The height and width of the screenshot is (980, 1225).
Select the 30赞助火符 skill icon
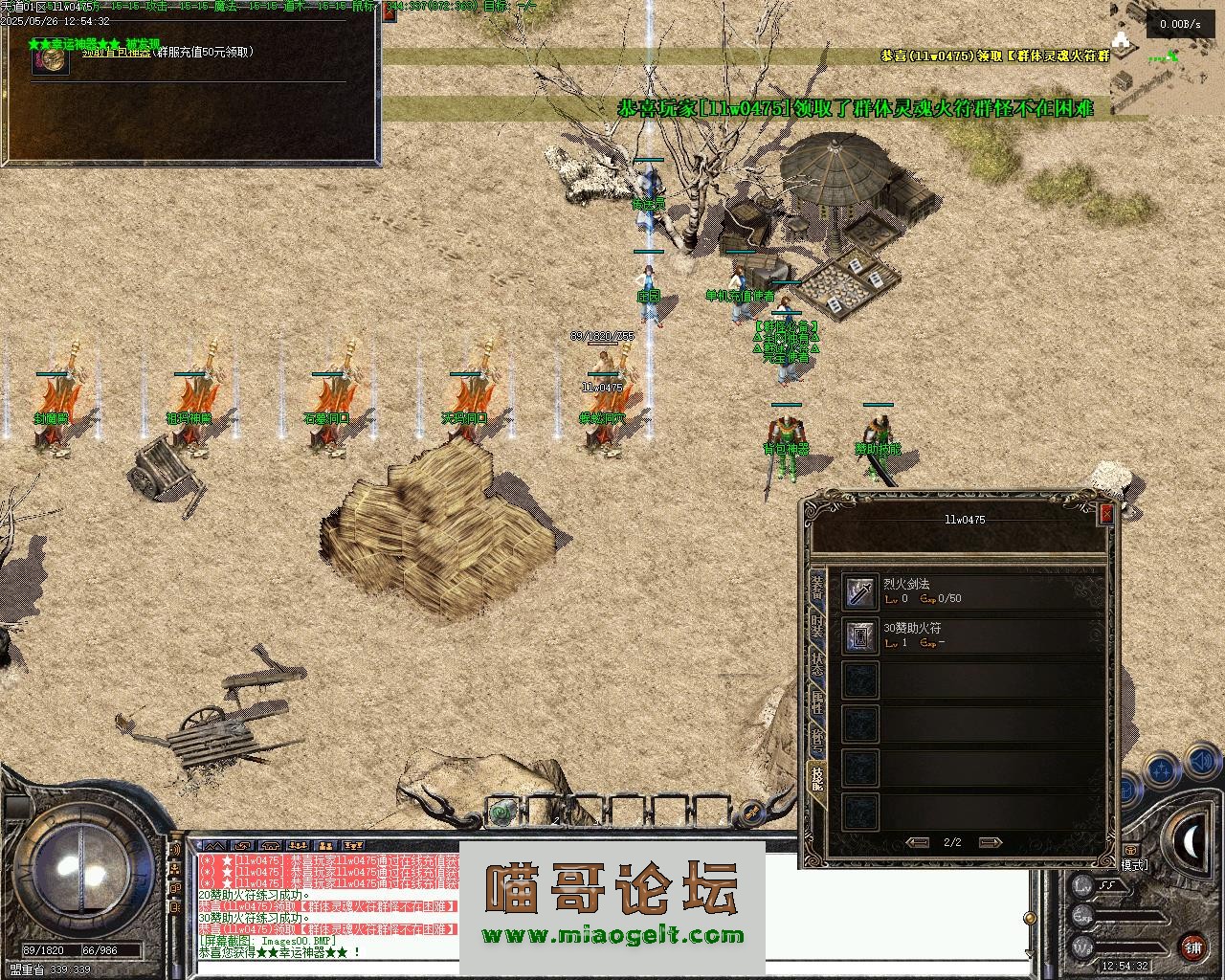(x=859, y=636)
